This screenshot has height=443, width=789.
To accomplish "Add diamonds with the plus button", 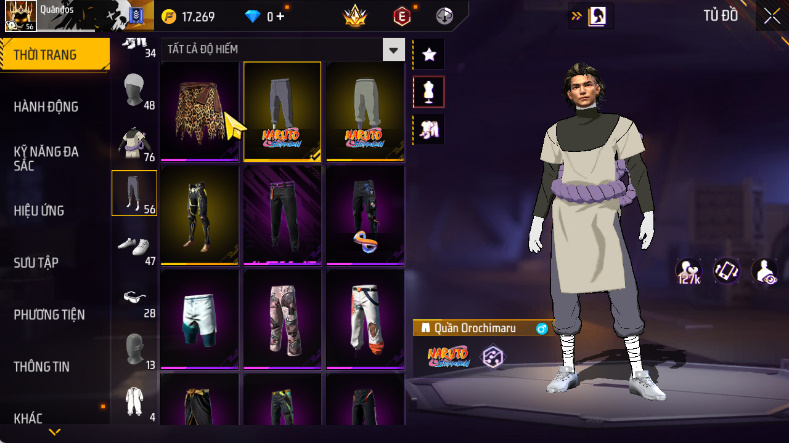I will [x=280, y=17].
